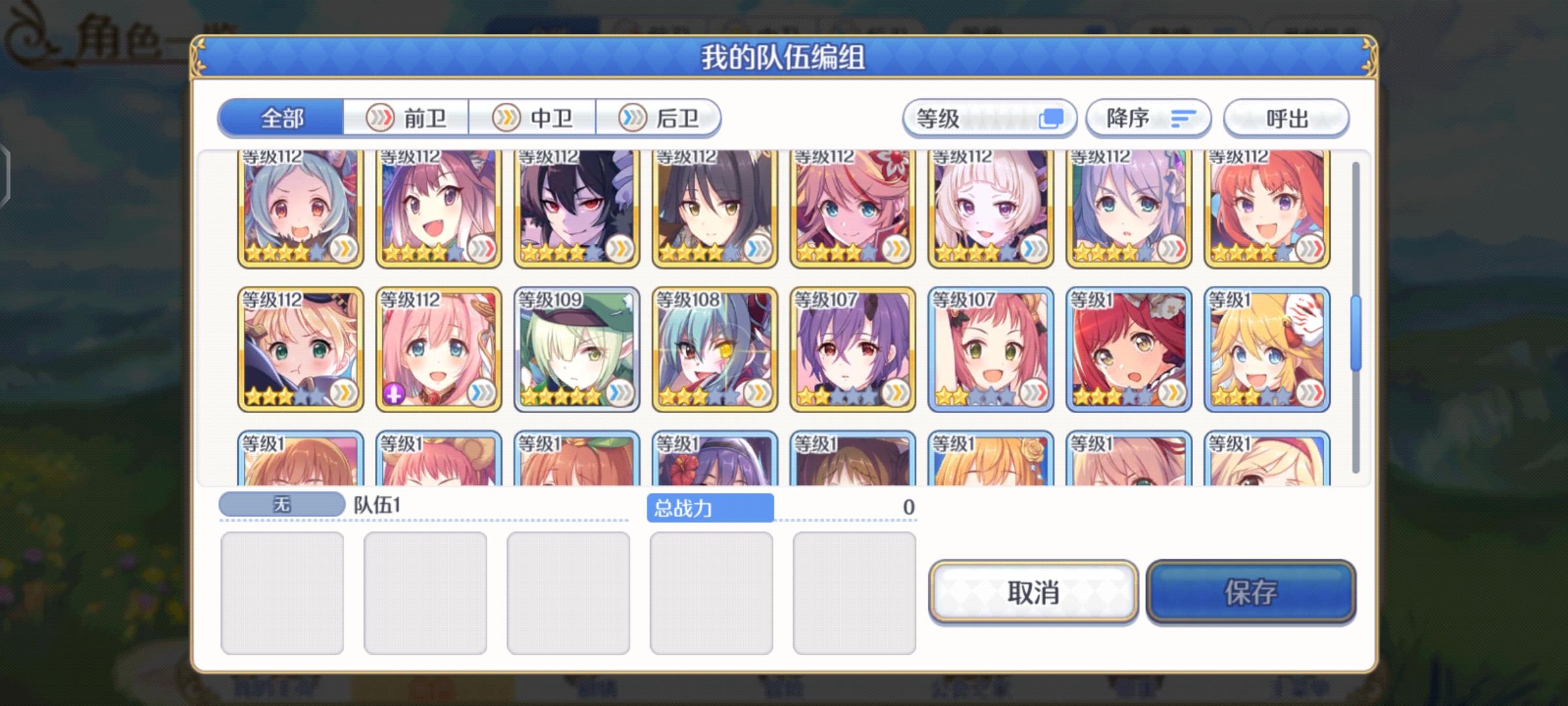The image size is (1568, 706).
Task: Open the 等级 sorting criteria selector
Action: coord(987,118)
